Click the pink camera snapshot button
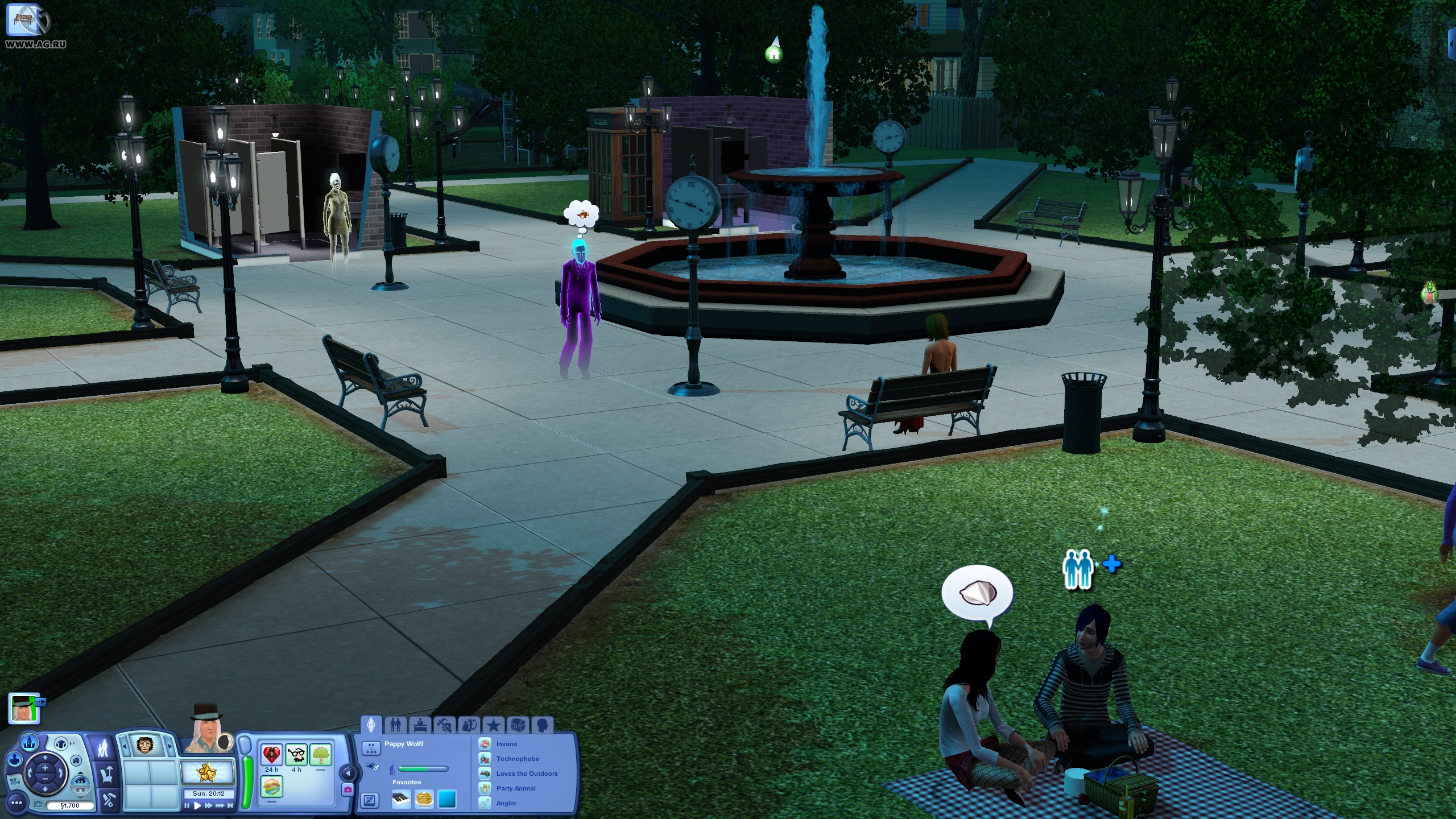The width and height of the screenshot is (1456, 819). tap(348, 789)
